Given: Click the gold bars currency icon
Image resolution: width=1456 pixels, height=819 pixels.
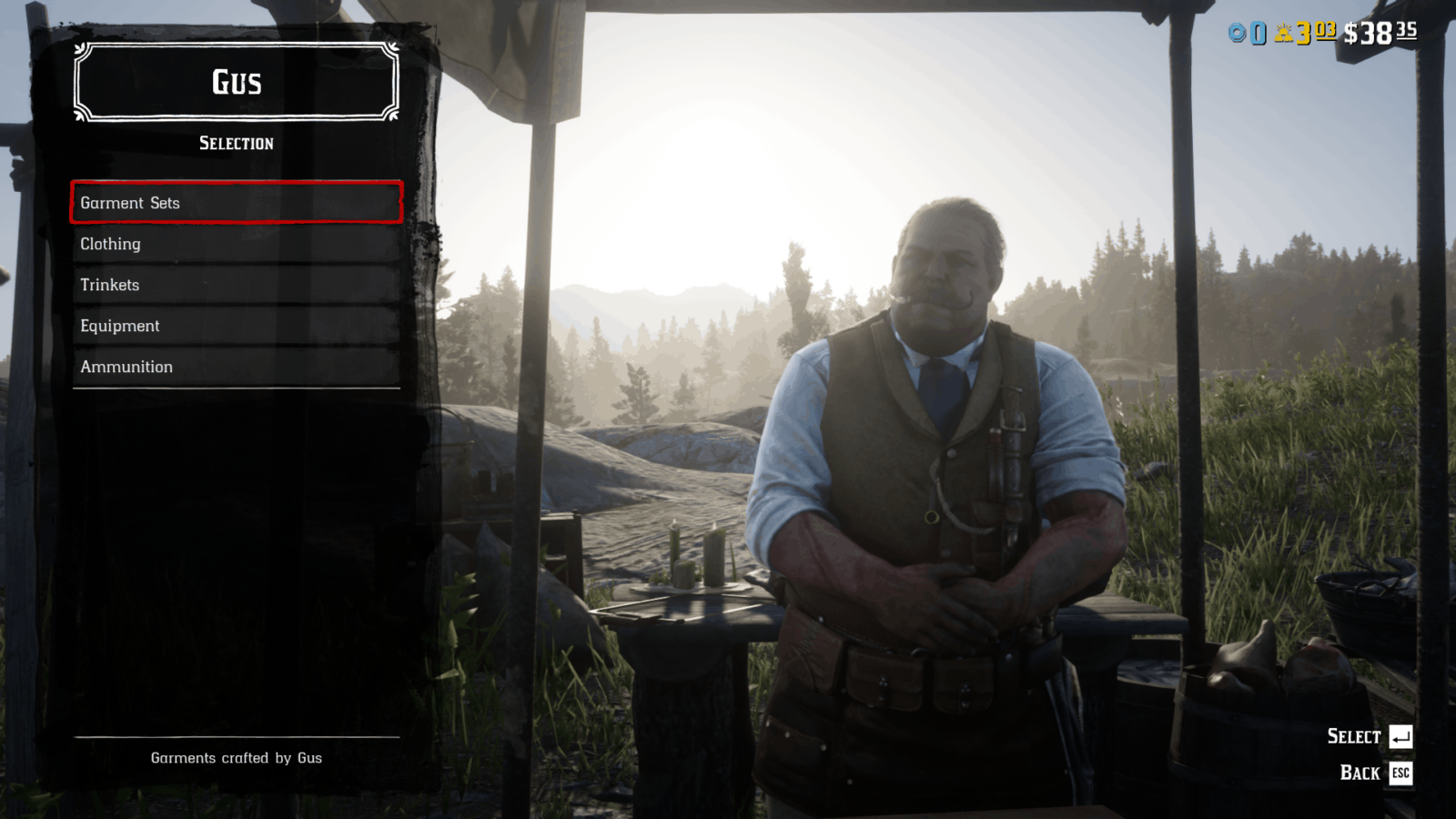Looking at the screenshot, I should [x=1284, y=32].
